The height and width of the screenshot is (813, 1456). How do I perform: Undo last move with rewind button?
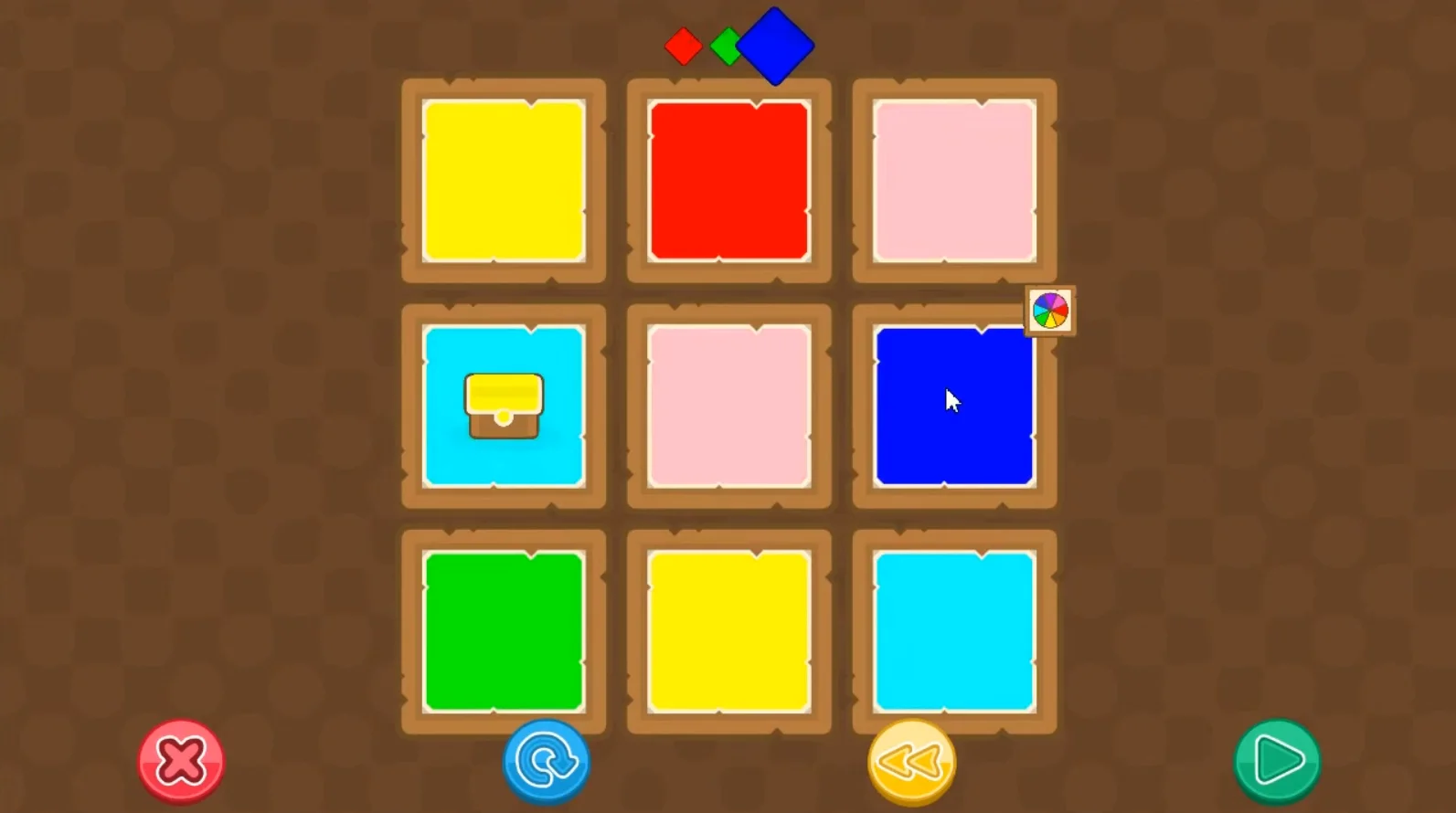pos(910,761)
